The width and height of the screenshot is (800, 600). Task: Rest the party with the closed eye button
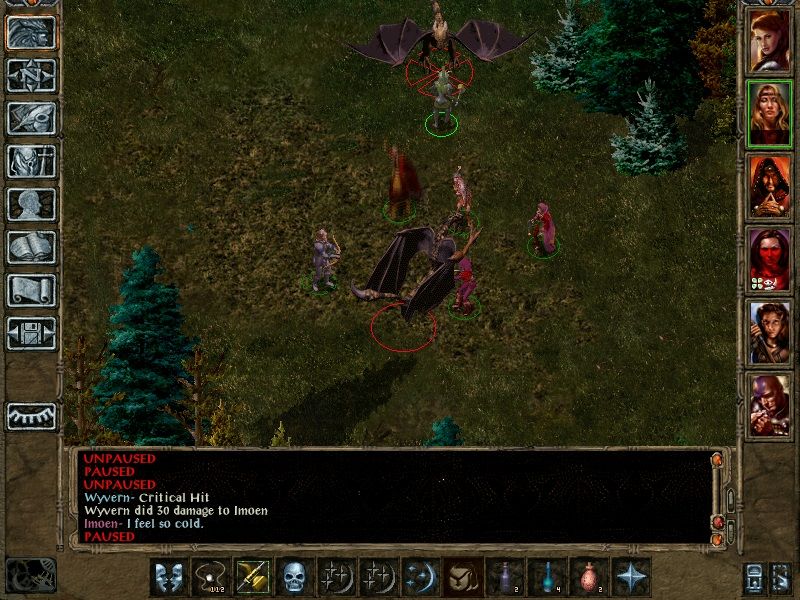point(31,416)
